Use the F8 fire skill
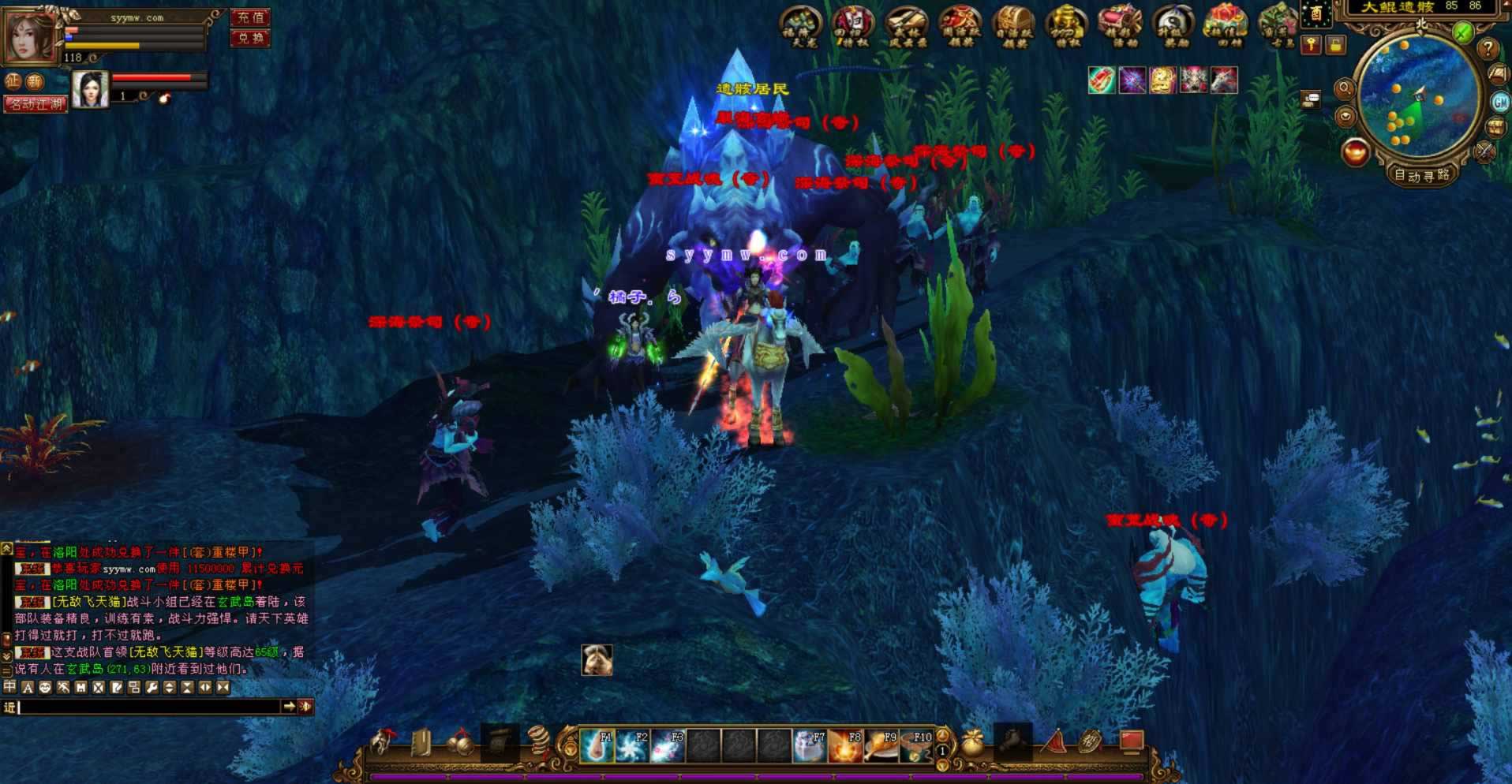 pyautogui.click(x=844, y=745)
